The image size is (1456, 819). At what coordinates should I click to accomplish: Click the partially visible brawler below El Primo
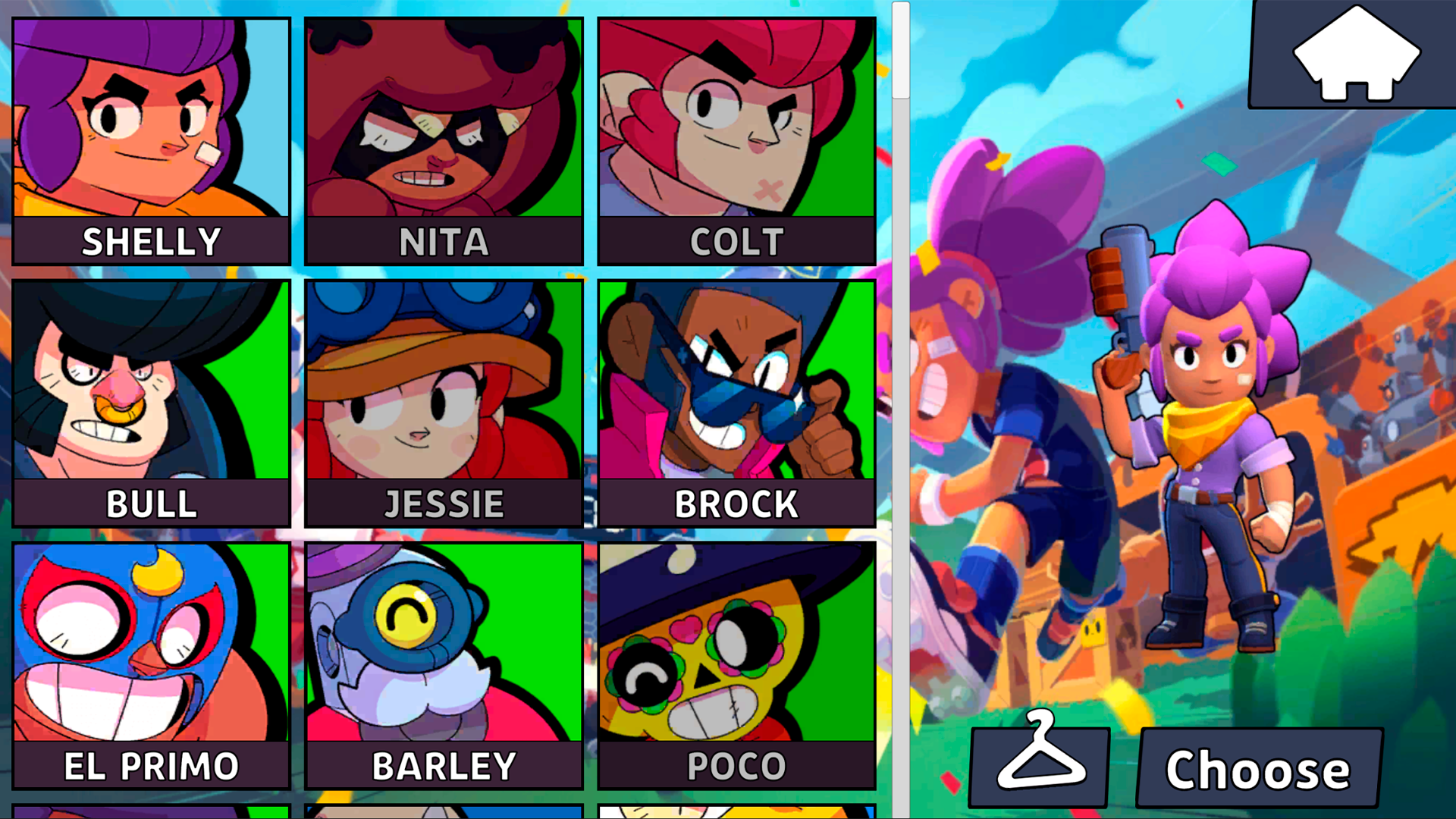pos(149,811)
